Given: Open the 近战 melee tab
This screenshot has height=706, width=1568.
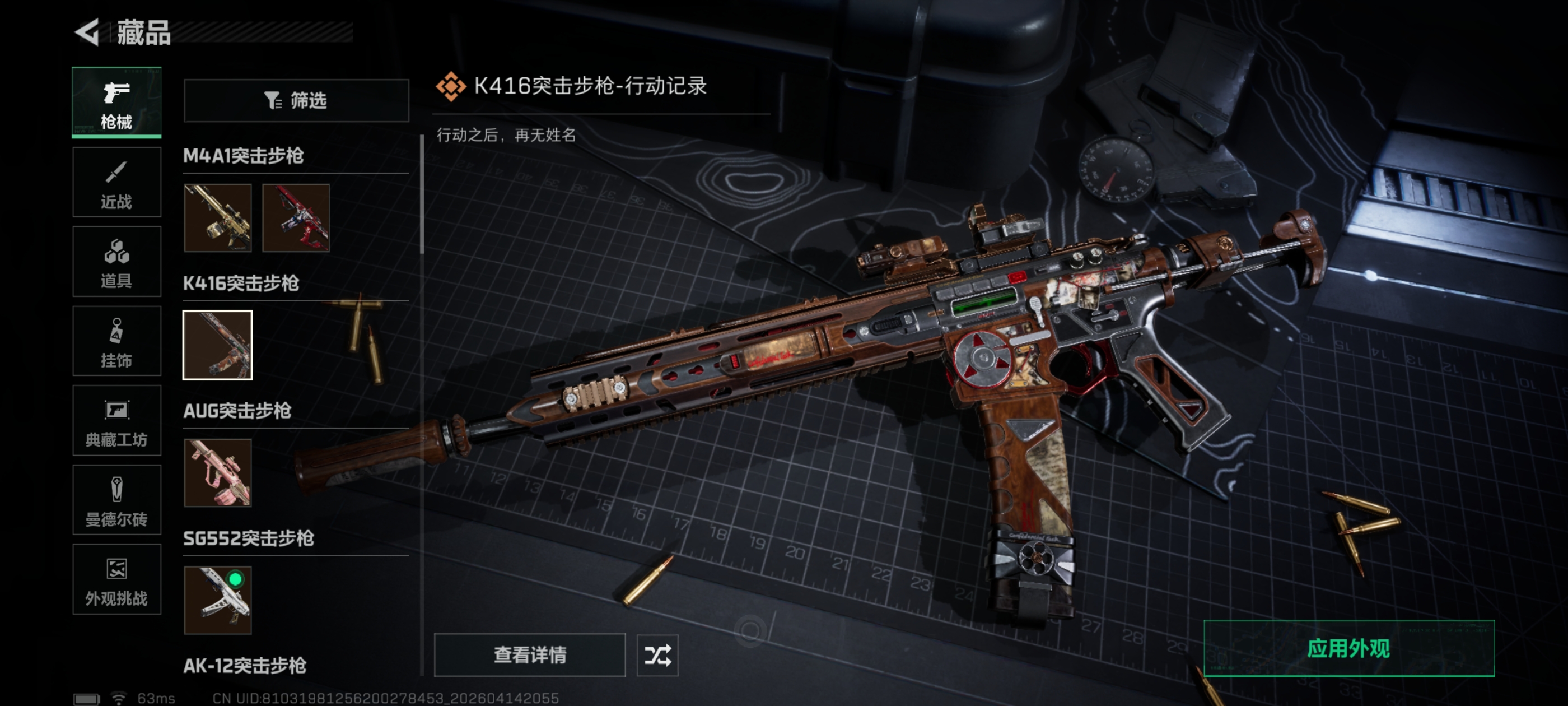Looking at the screenshot, I should point(116,182).
